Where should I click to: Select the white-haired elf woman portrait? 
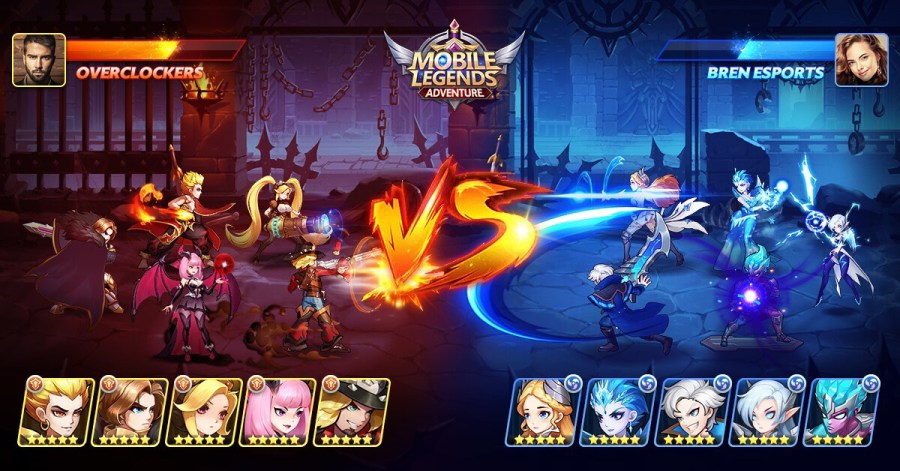pyautogui.click(x=766, y=411)
